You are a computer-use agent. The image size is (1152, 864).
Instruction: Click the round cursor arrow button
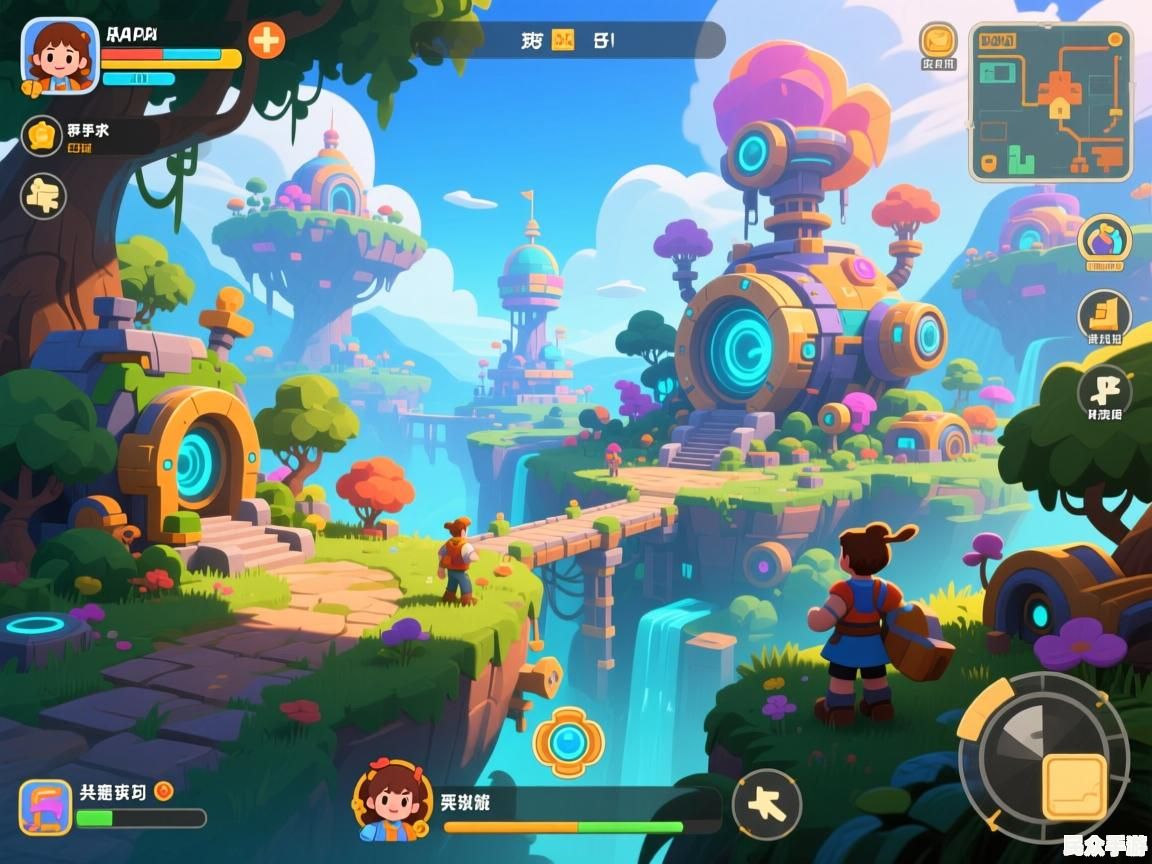coord(766,804)
